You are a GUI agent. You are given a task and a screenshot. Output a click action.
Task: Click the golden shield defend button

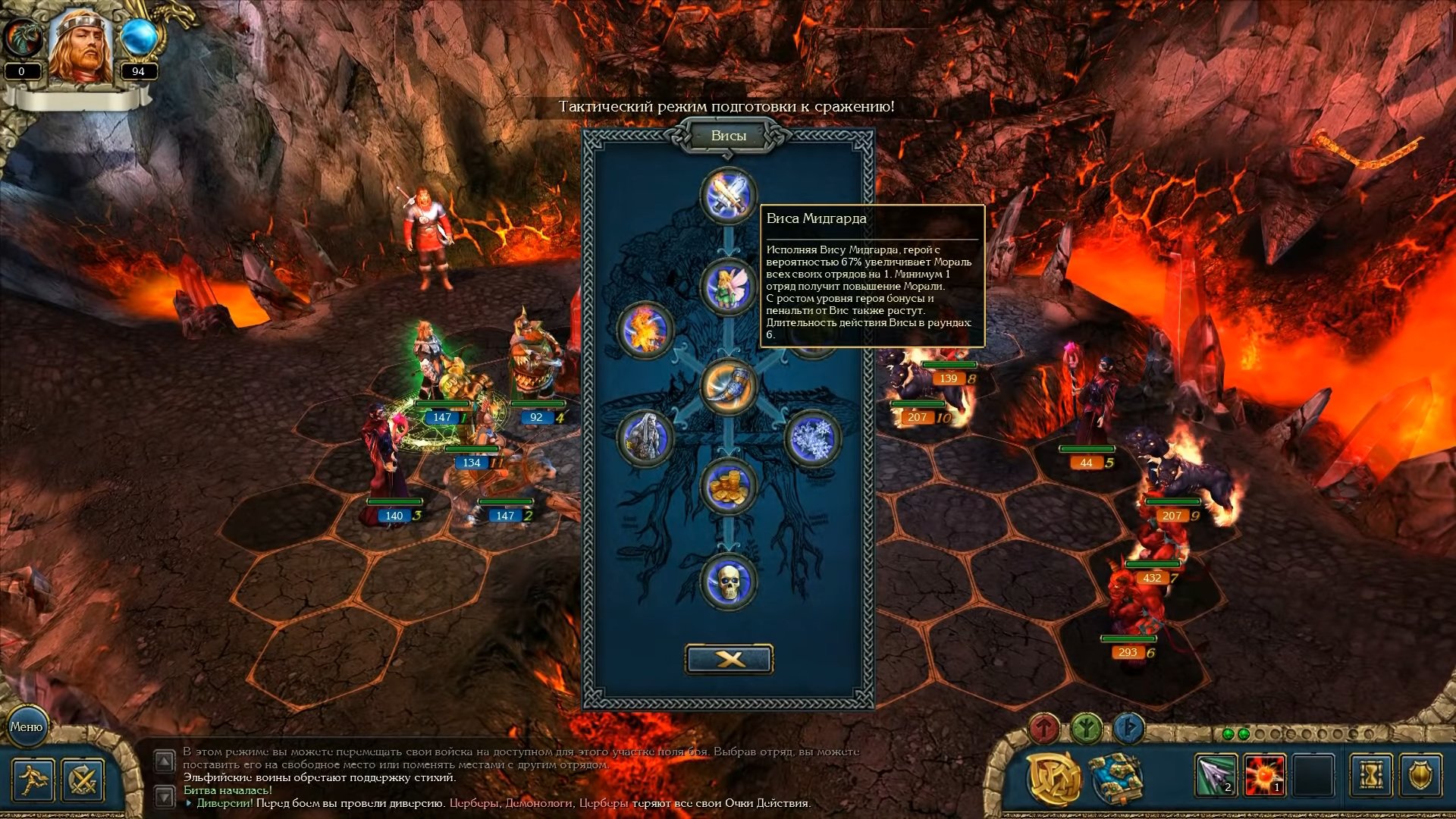coord(1420,776)
